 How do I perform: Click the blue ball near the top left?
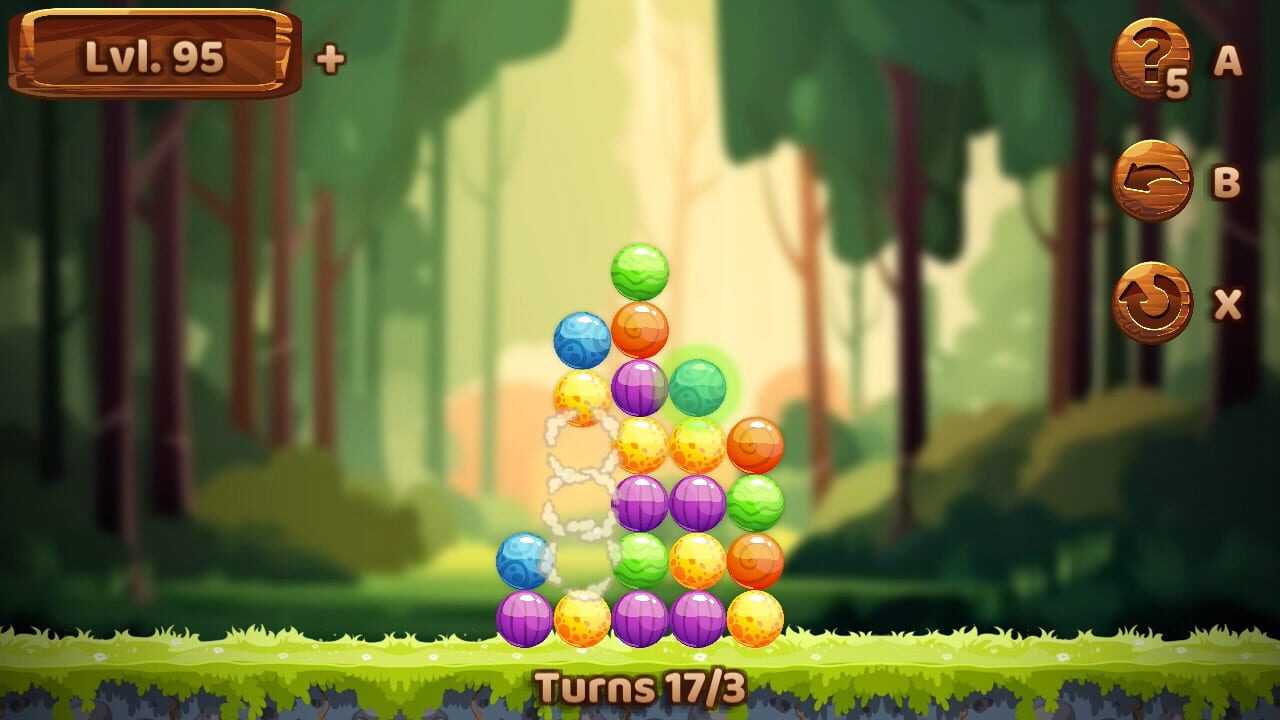[x=583, y=340]
